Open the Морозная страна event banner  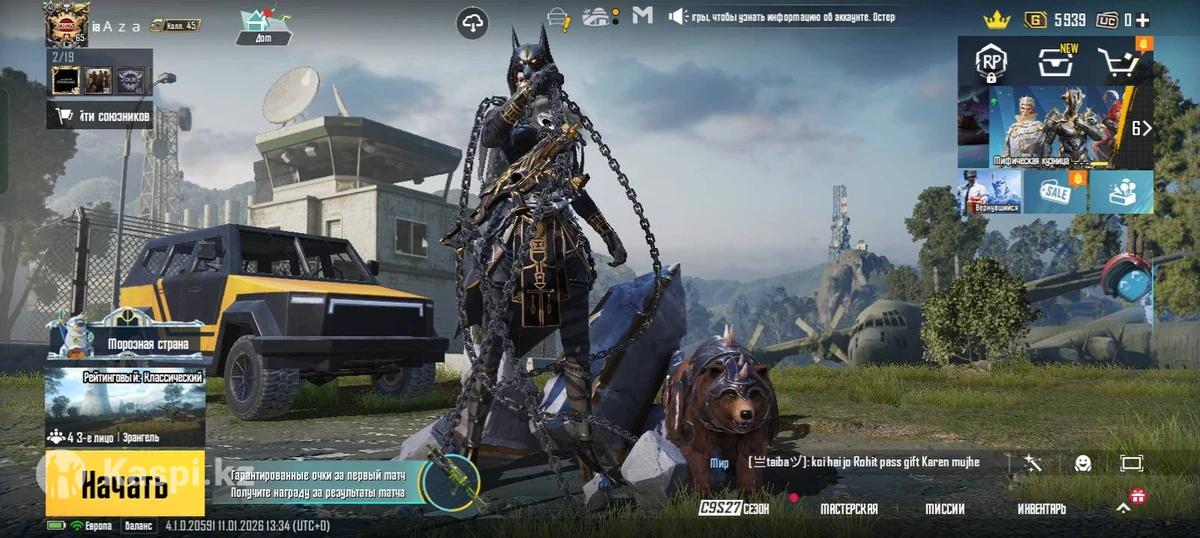(125, 340)
